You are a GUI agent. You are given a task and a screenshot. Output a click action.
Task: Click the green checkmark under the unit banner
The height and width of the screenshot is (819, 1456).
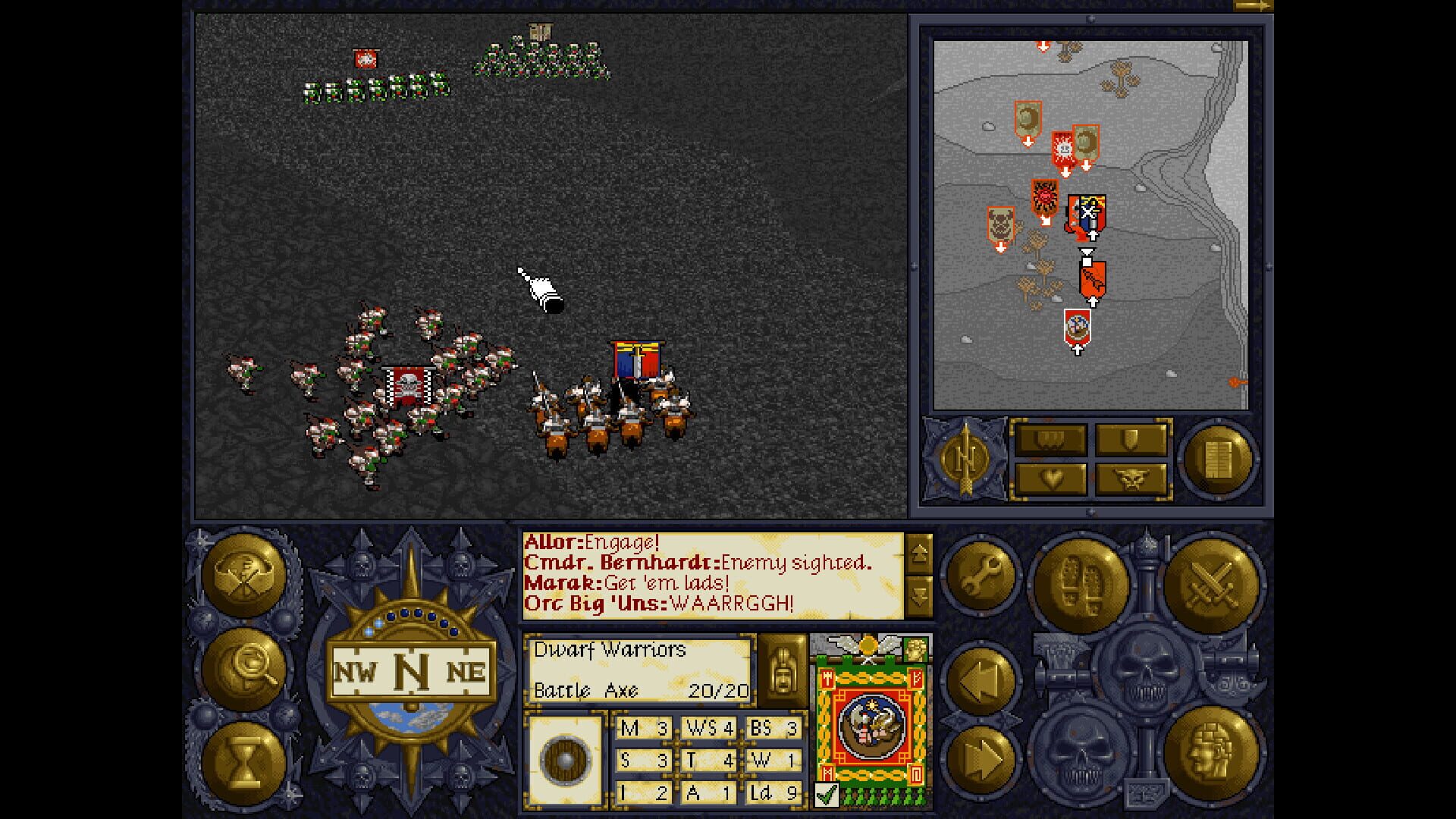click(827, 793)
